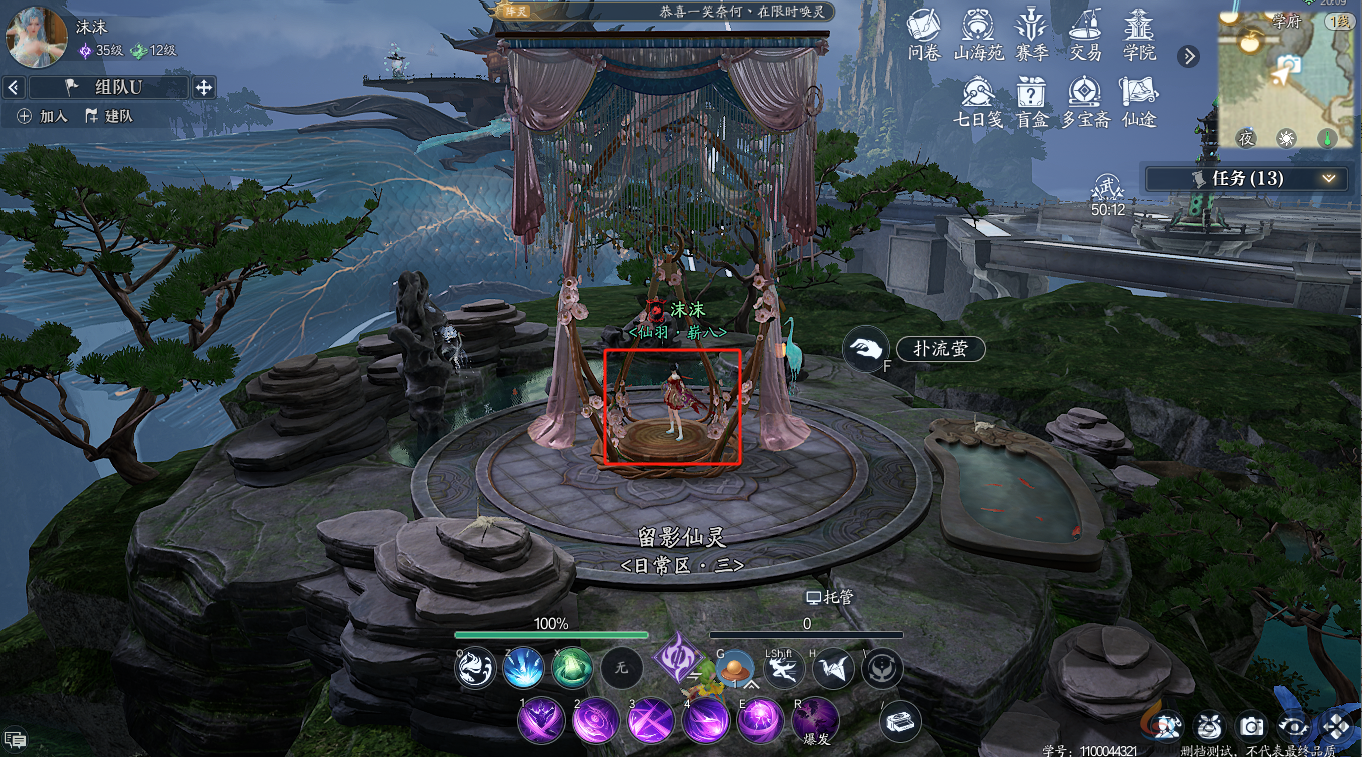This screenshot has width=1362, height=757.
Task: Click 建队 to create a team
Action: [x=110, y=116]
